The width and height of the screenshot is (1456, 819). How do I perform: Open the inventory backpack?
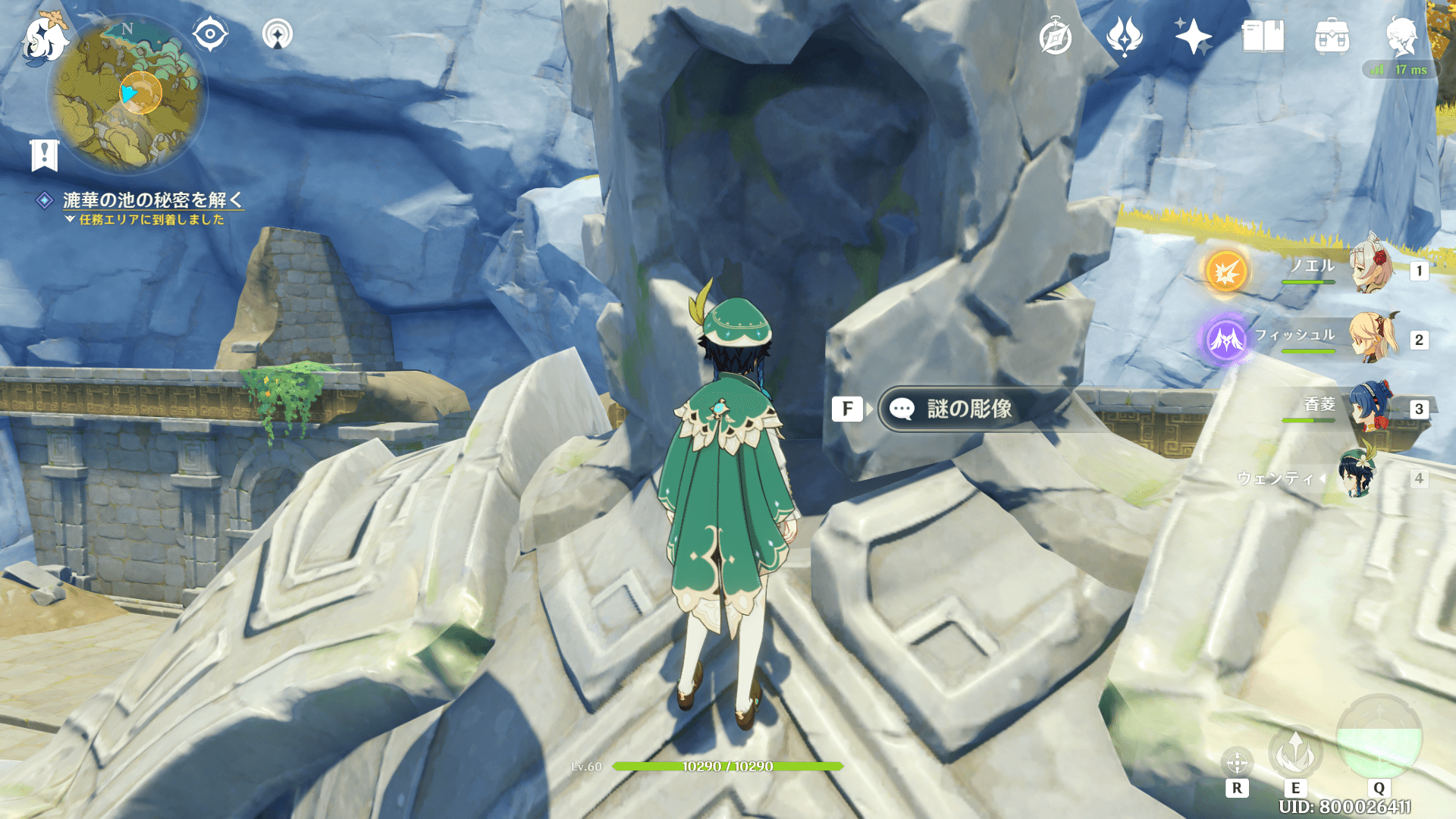pyautogui.click(x=1332, y=36)
